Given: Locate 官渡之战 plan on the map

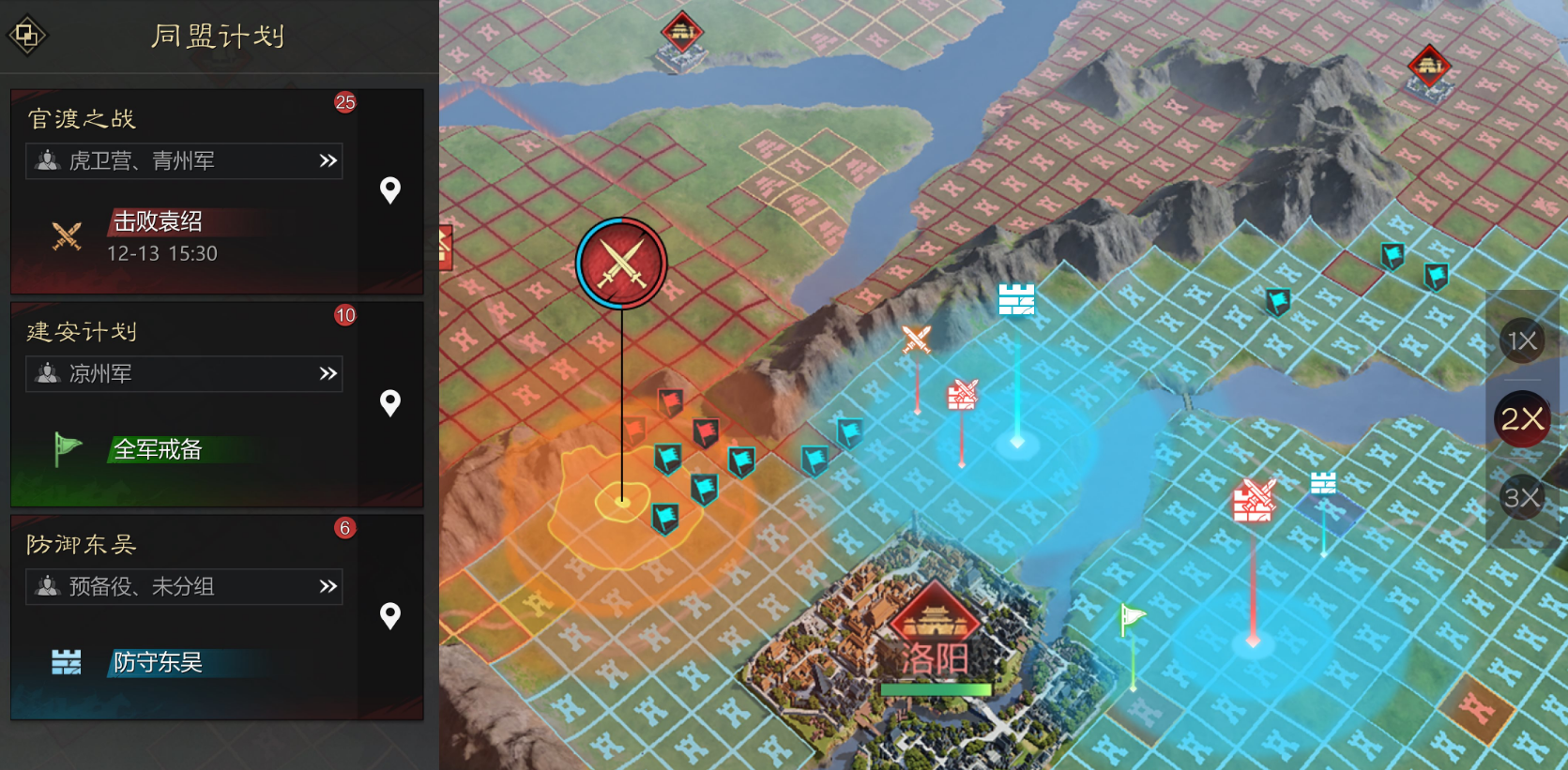Looking at the screenshot, I should click(390, 190).
